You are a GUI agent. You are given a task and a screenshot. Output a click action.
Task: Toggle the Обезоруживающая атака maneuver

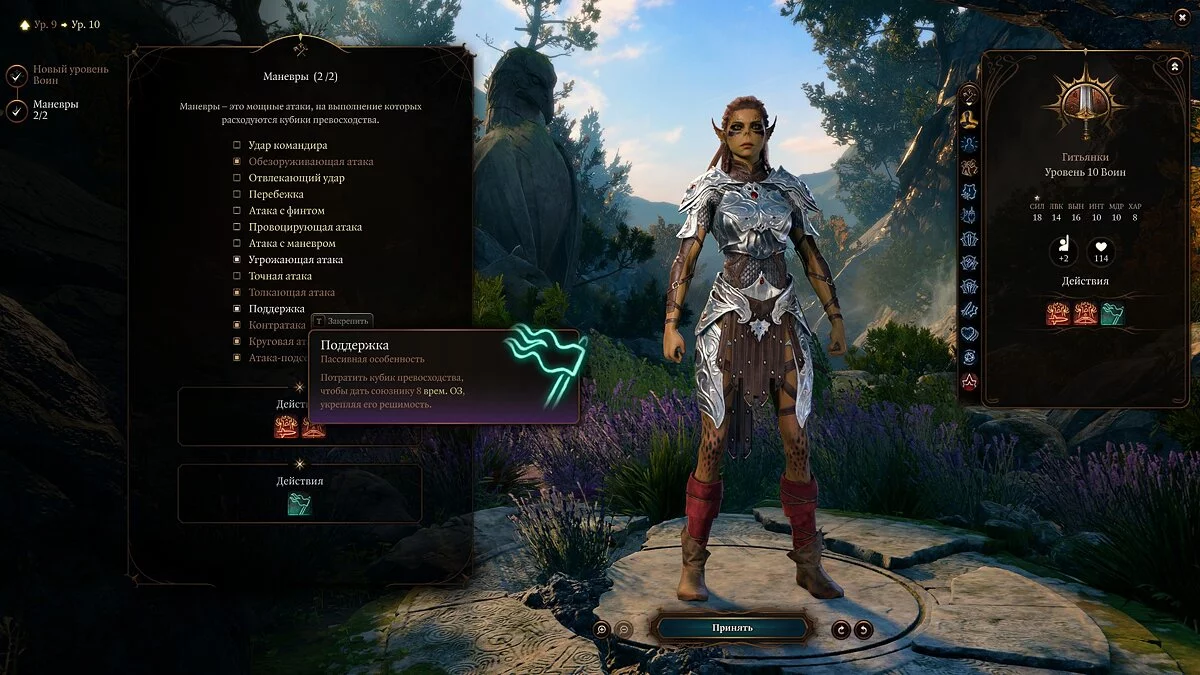tap(237, 161)
